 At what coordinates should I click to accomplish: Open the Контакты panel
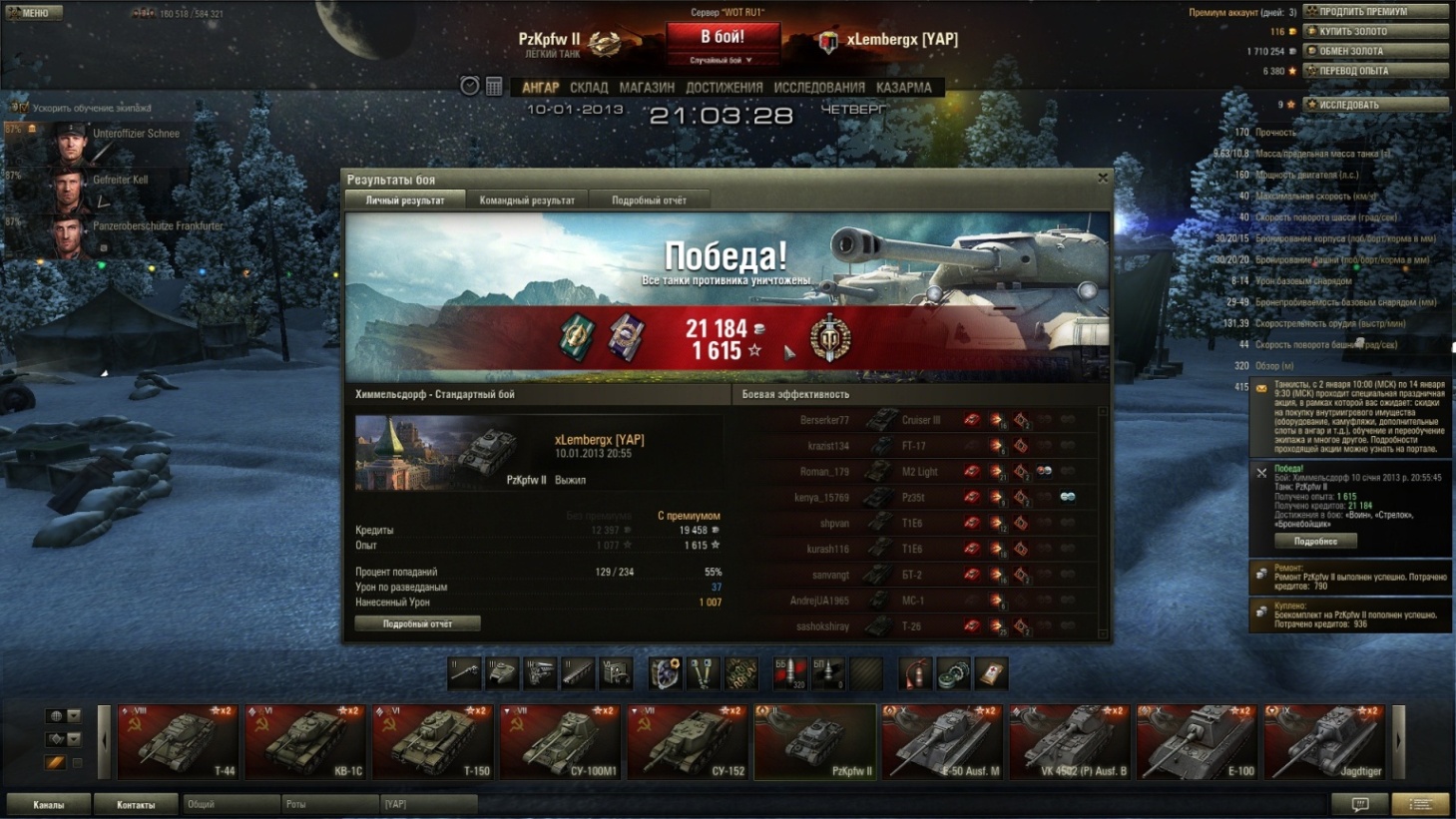click(x=136, y=805)
